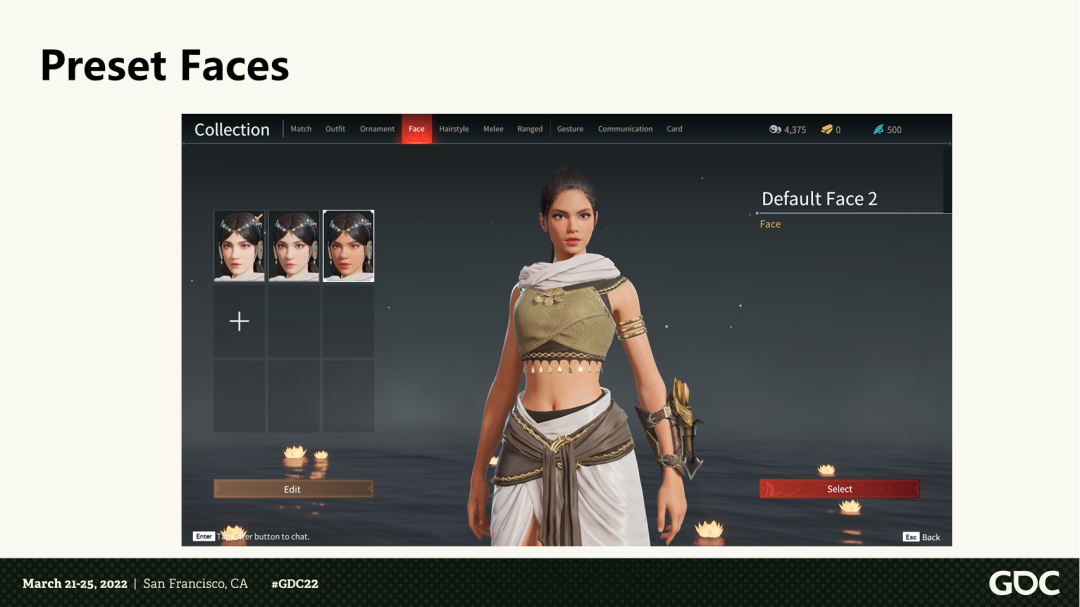
Task: Confirm with the red Select button
Action: click(x=839, y=489)
